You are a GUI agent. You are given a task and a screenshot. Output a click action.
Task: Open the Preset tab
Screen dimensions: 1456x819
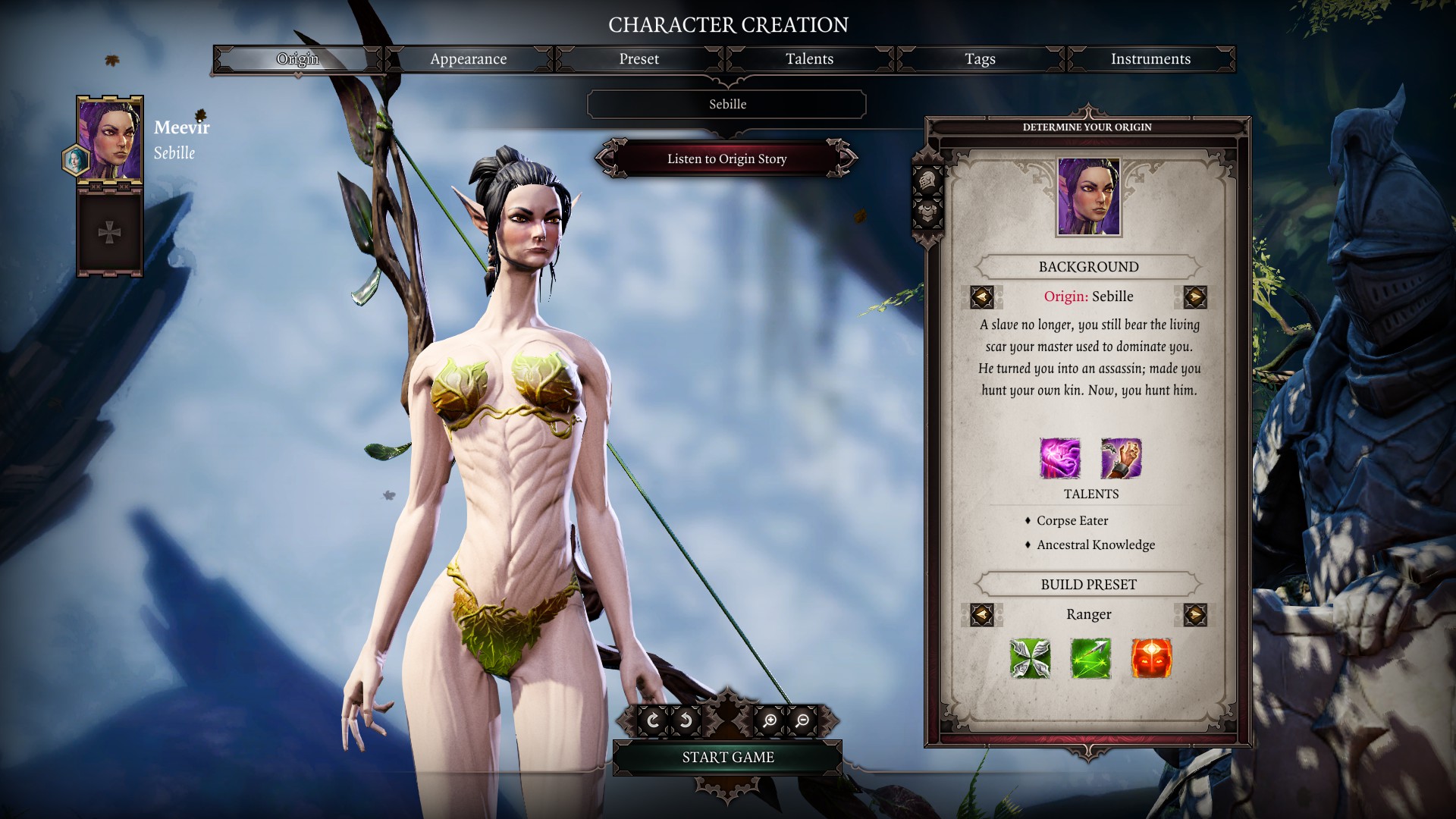coord(639,59)
